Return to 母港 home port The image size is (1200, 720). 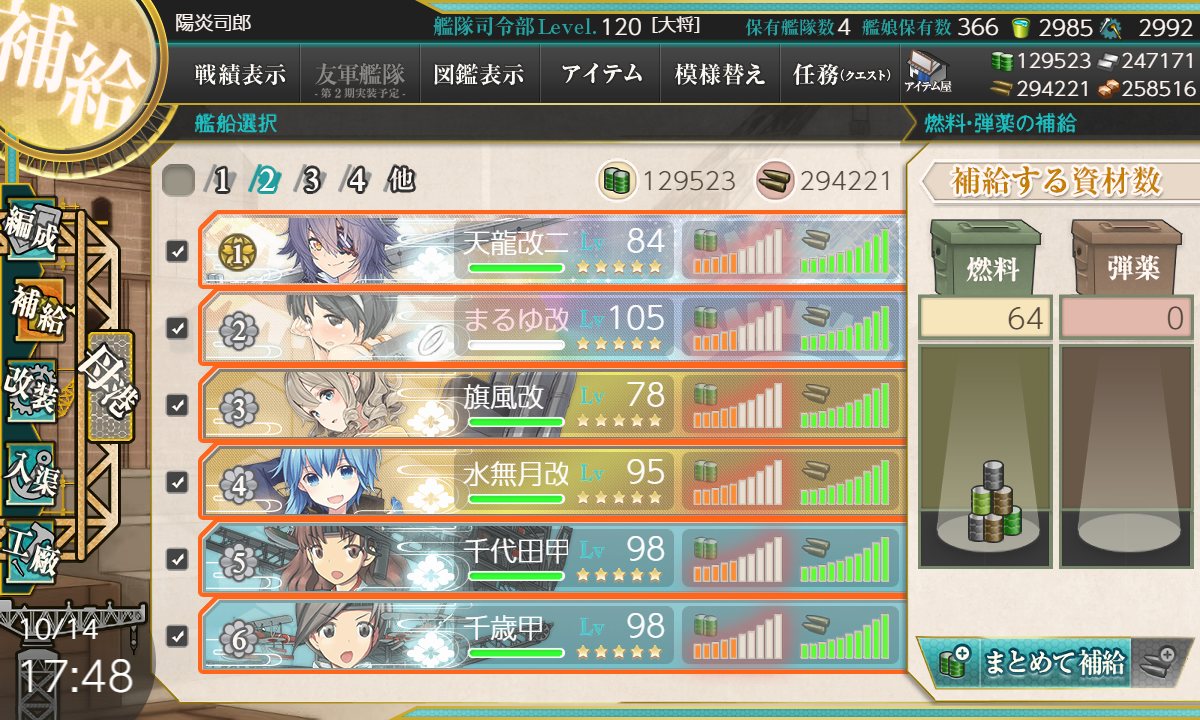click(x=110, y=385)
